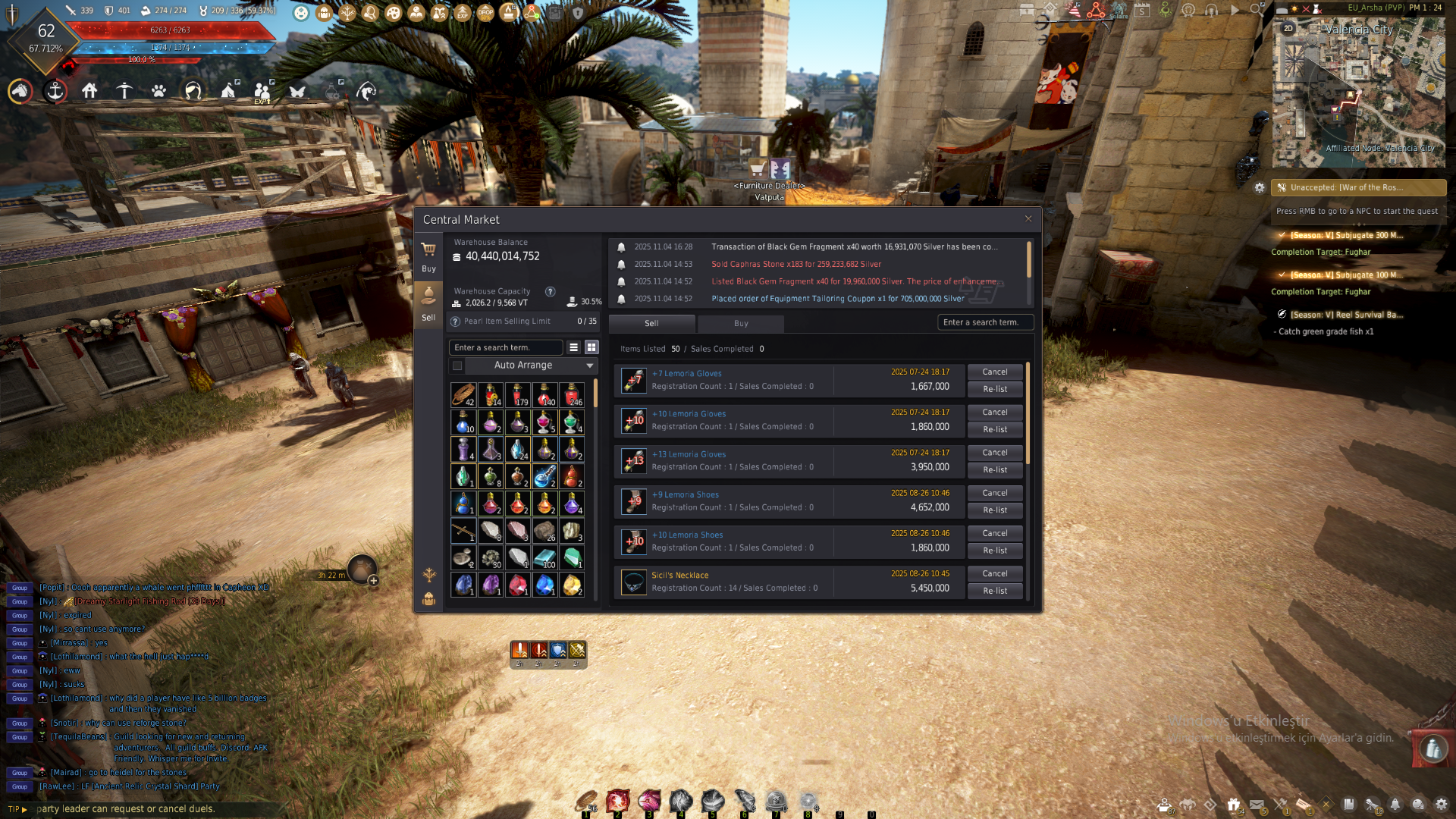Screen dimensions: 1456x819
Task: Toggle the Auto Arrange checkbox
Action: 457,366
